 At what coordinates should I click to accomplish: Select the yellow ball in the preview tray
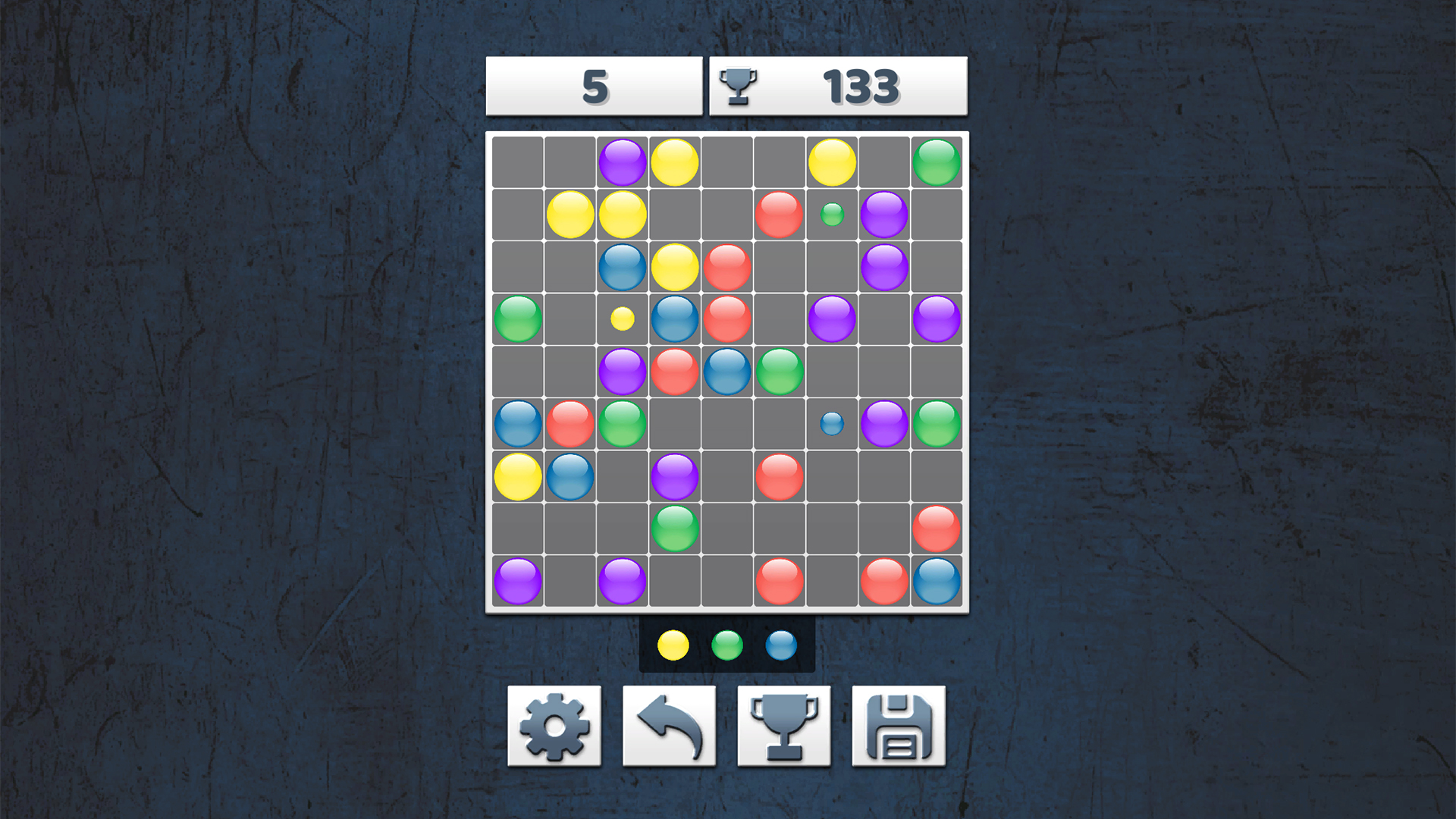click(x=673, y=645)
